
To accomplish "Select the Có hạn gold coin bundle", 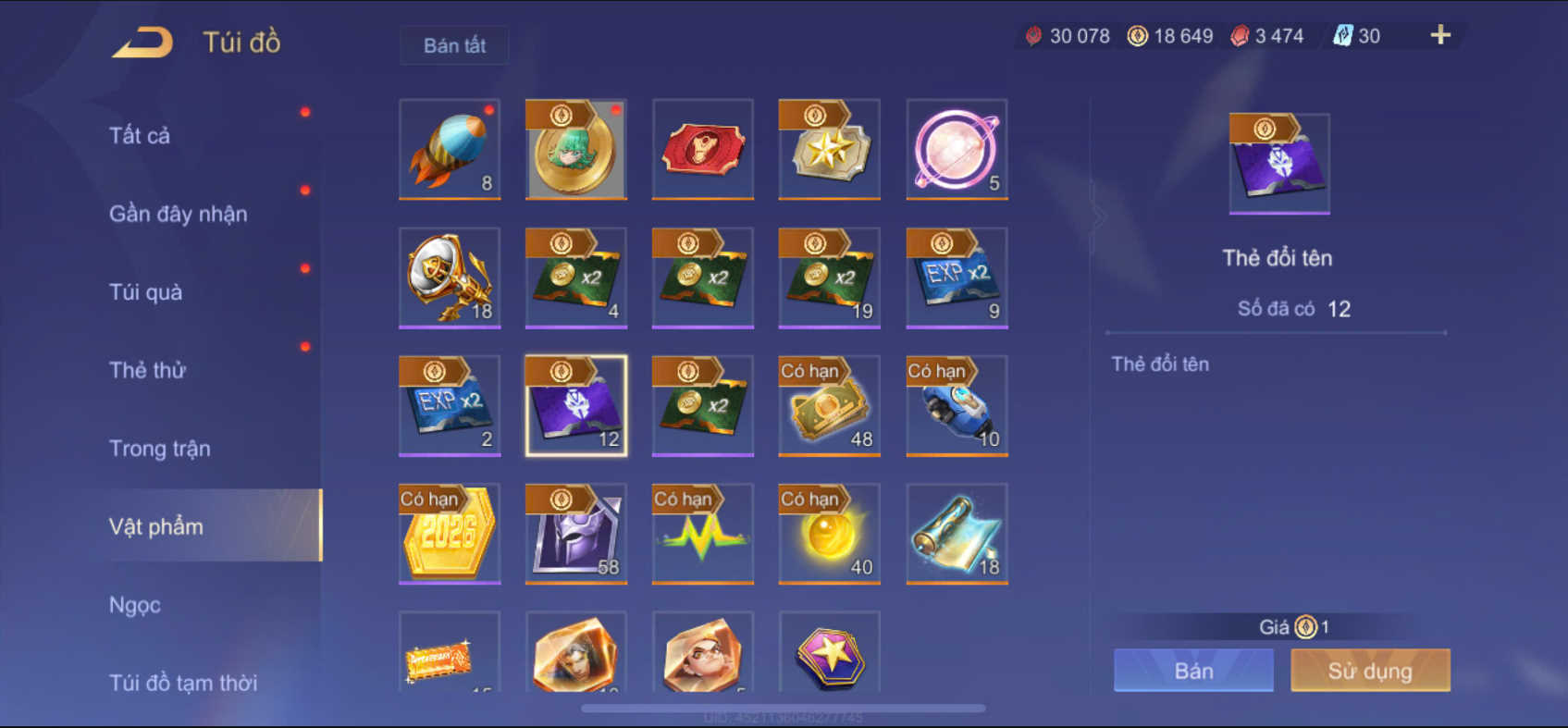I will (829, 405).
